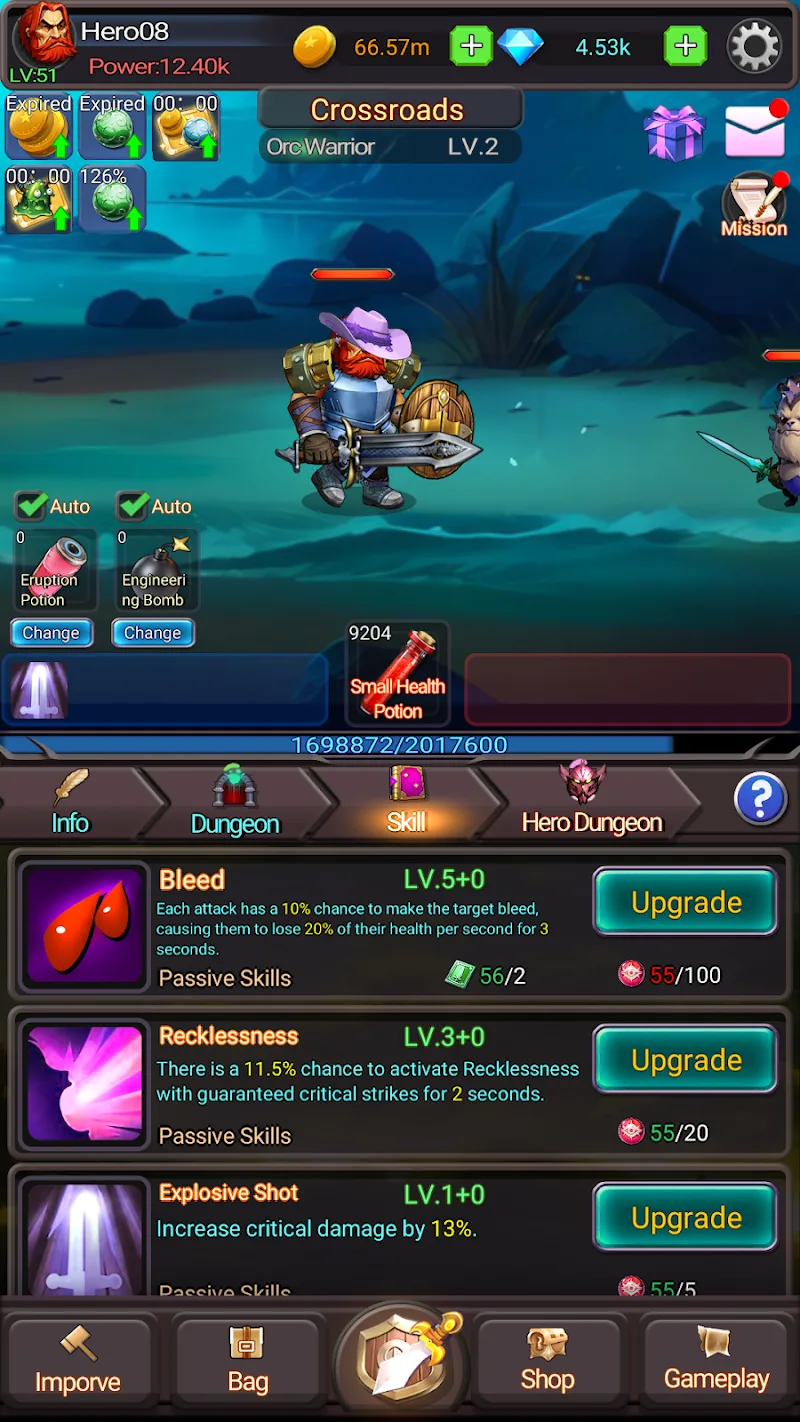Change the Engineering Bomb slot
The width and height of the screenshot is (800, 1422).
pos(153,633)
